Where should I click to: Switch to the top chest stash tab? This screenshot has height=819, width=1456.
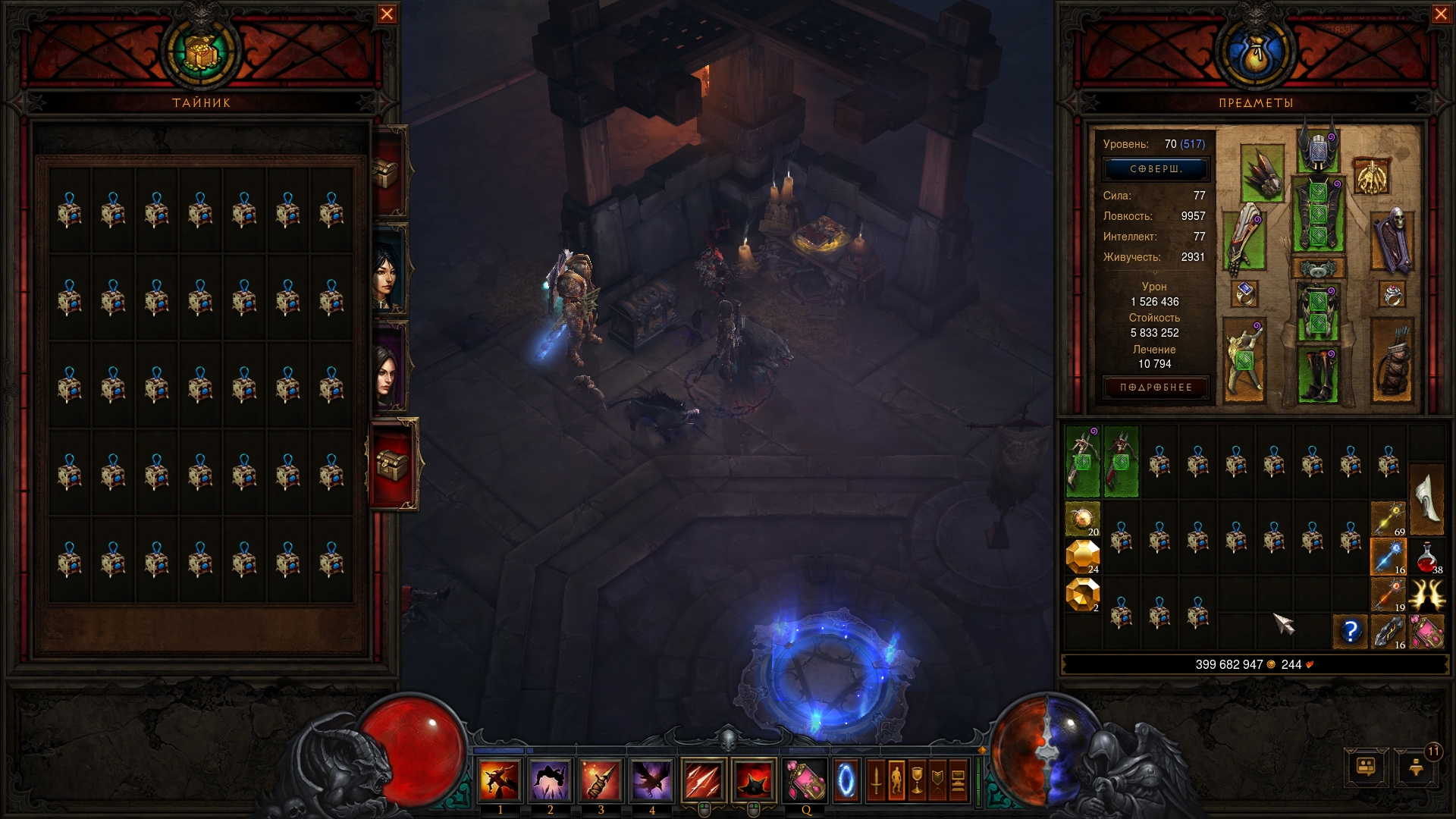pos(387,174)
